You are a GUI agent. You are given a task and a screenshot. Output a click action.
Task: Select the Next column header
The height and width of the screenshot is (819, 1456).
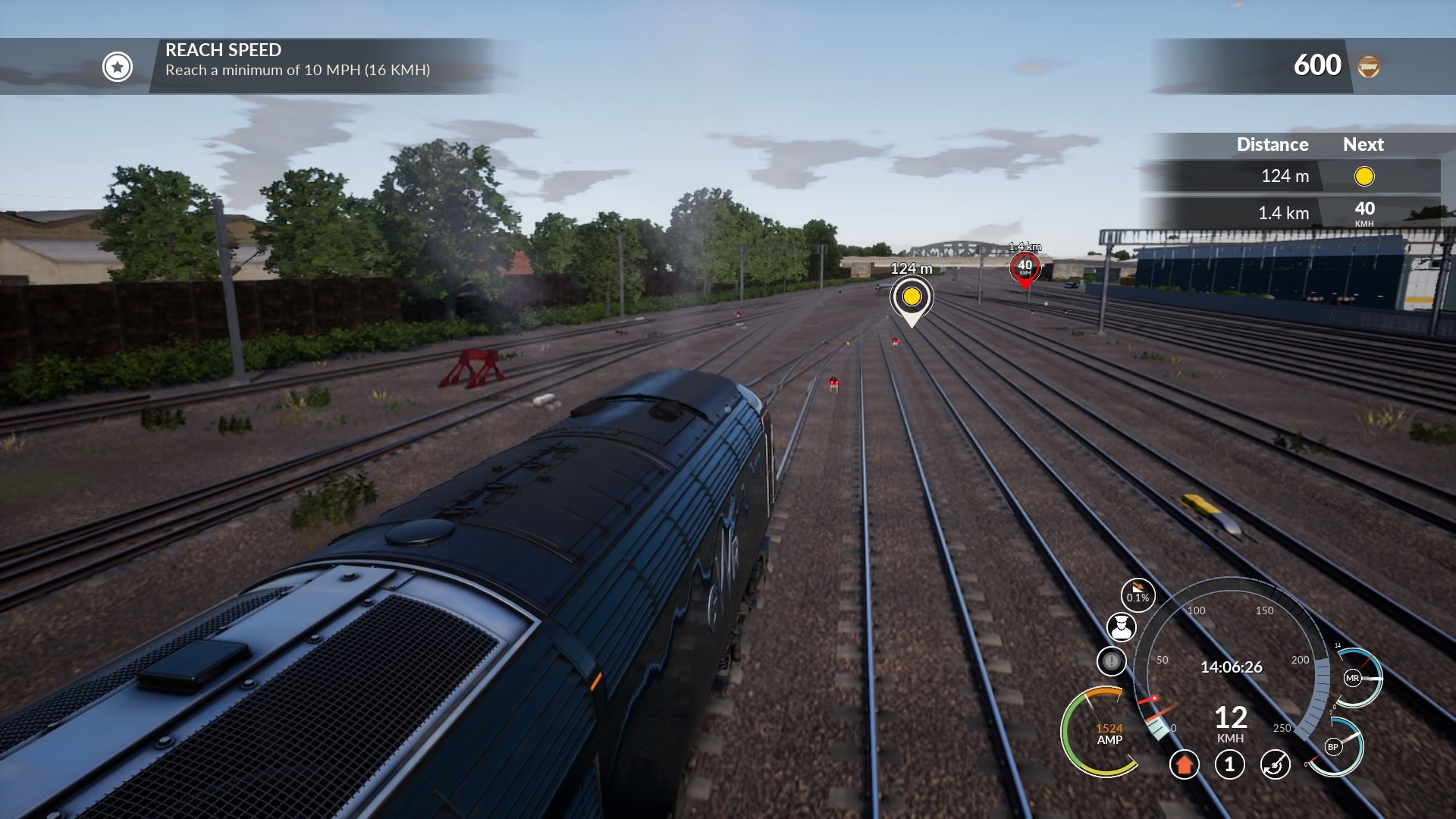[x=1363, y=144]
